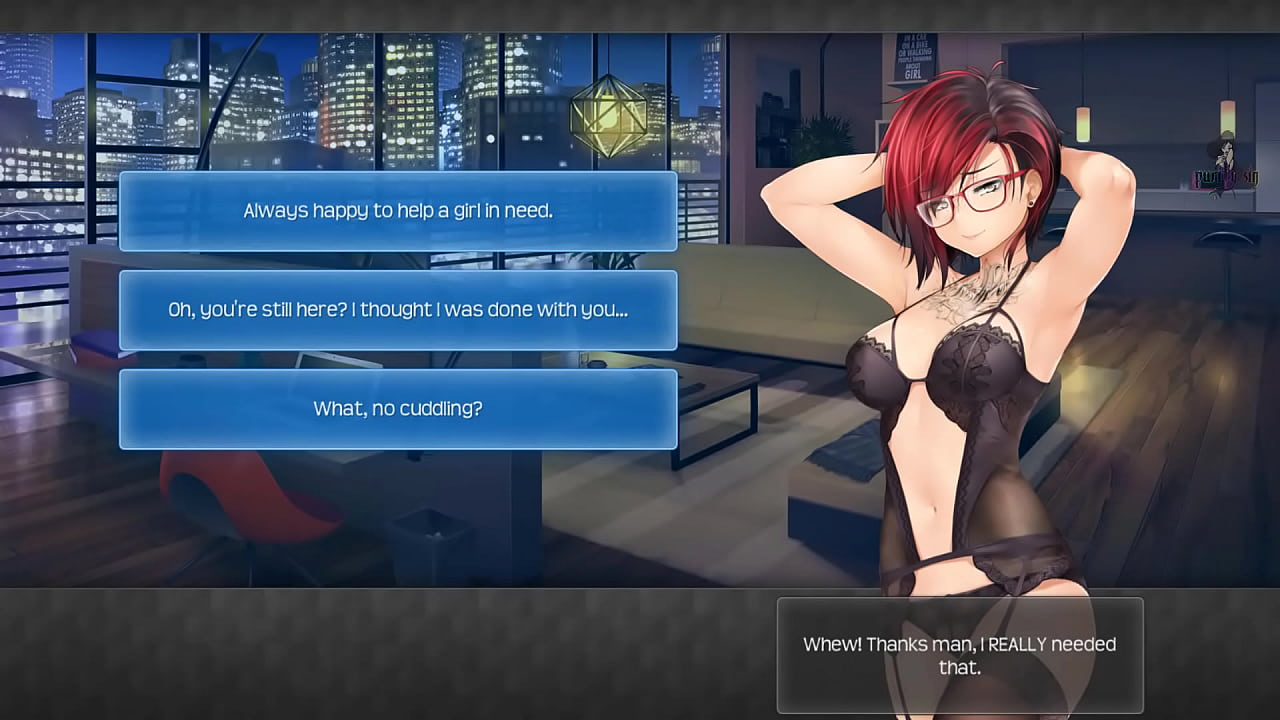Click the dialogue box to advance text
This screenshot has width=1280, height=720.
point(958,655)
